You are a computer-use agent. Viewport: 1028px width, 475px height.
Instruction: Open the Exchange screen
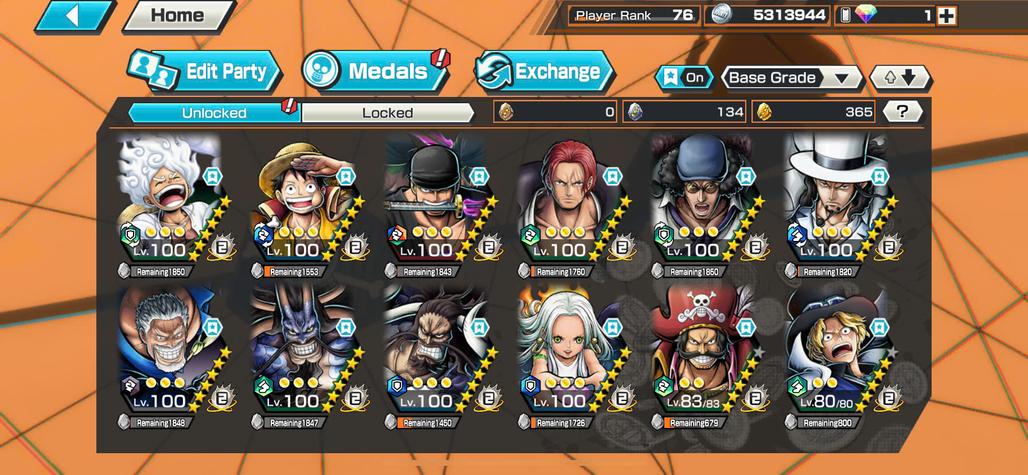tap(543, 72)
